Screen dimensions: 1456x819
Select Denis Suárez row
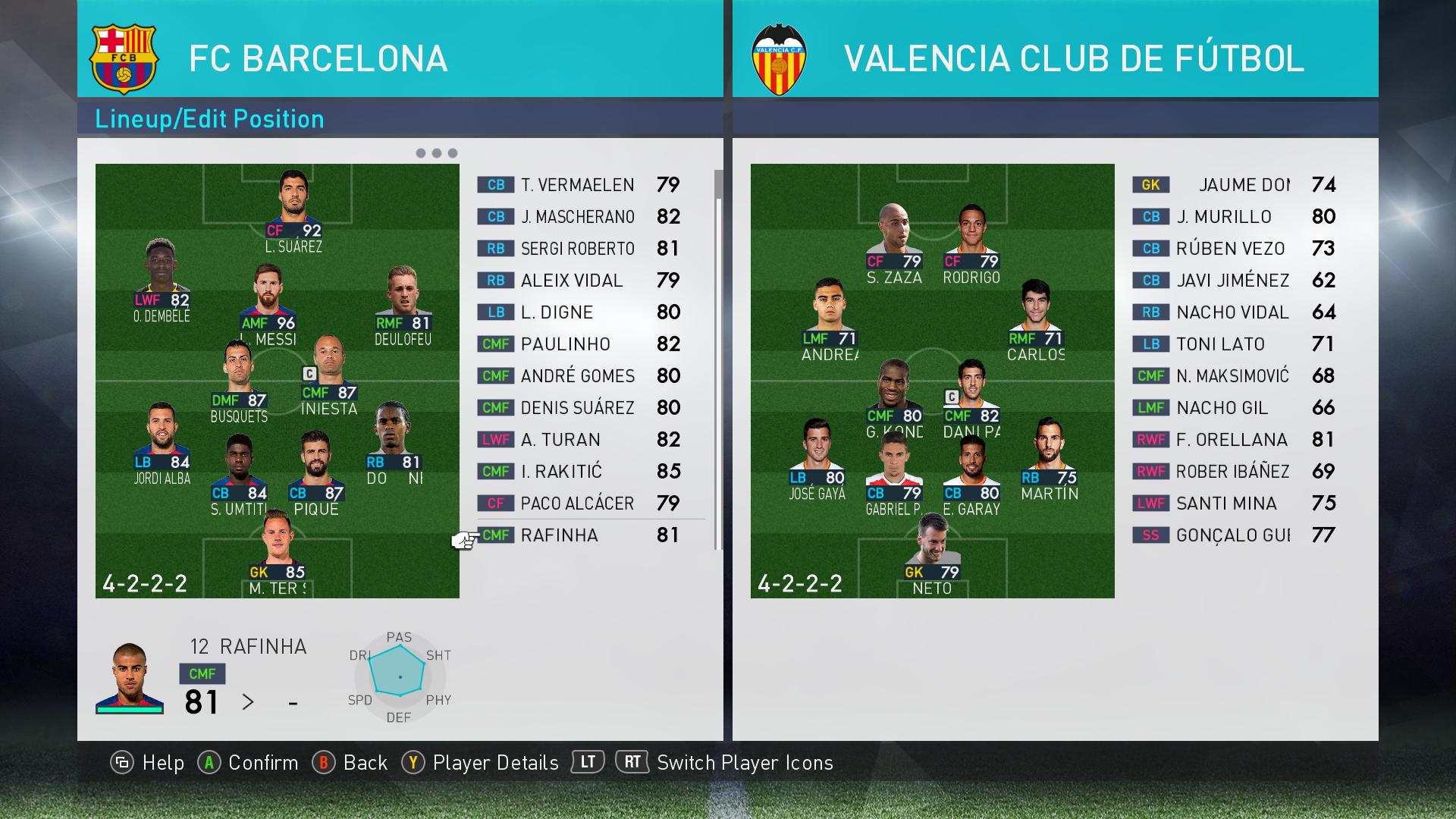pyautogui.click(x=577, y=408)
